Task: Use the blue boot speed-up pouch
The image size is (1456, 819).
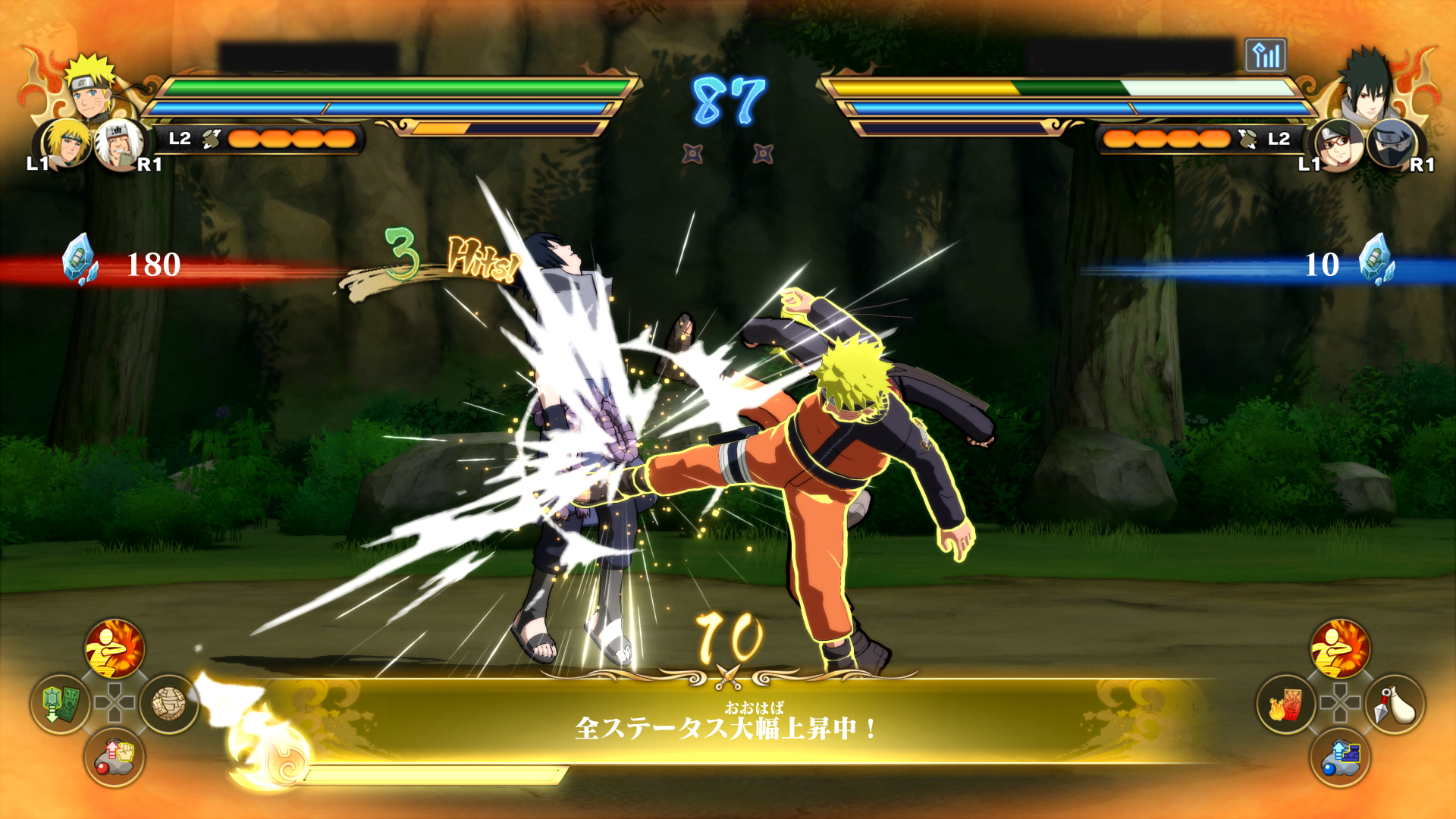Action: coord(1340,757)
